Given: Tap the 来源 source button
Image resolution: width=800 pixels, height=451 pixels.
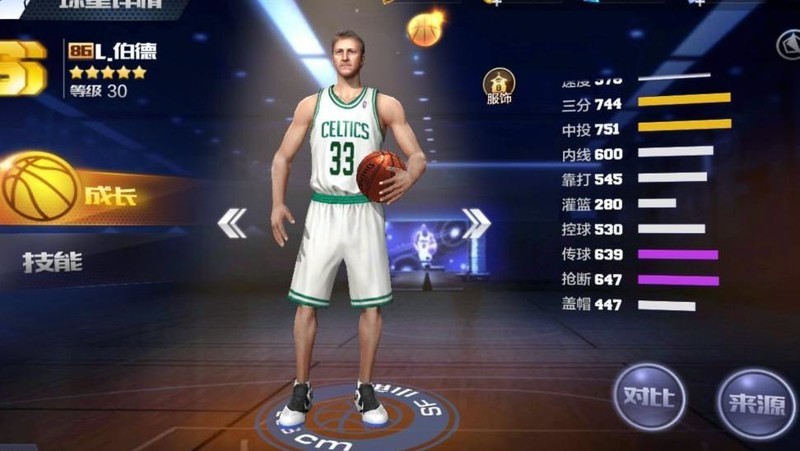Looking at the screenshot, I should click(x=757, y=402).
